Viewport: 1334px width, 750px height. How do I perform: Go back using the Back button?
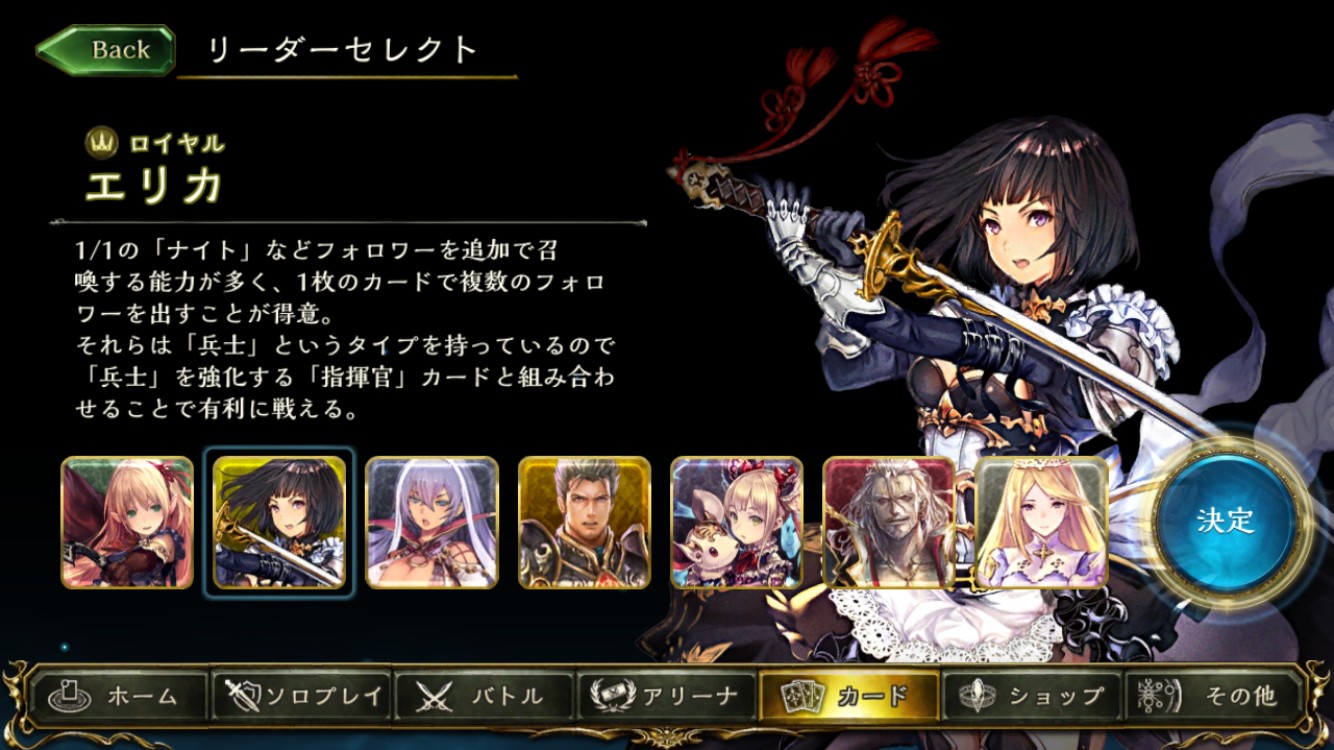click(x=106, y=50)
